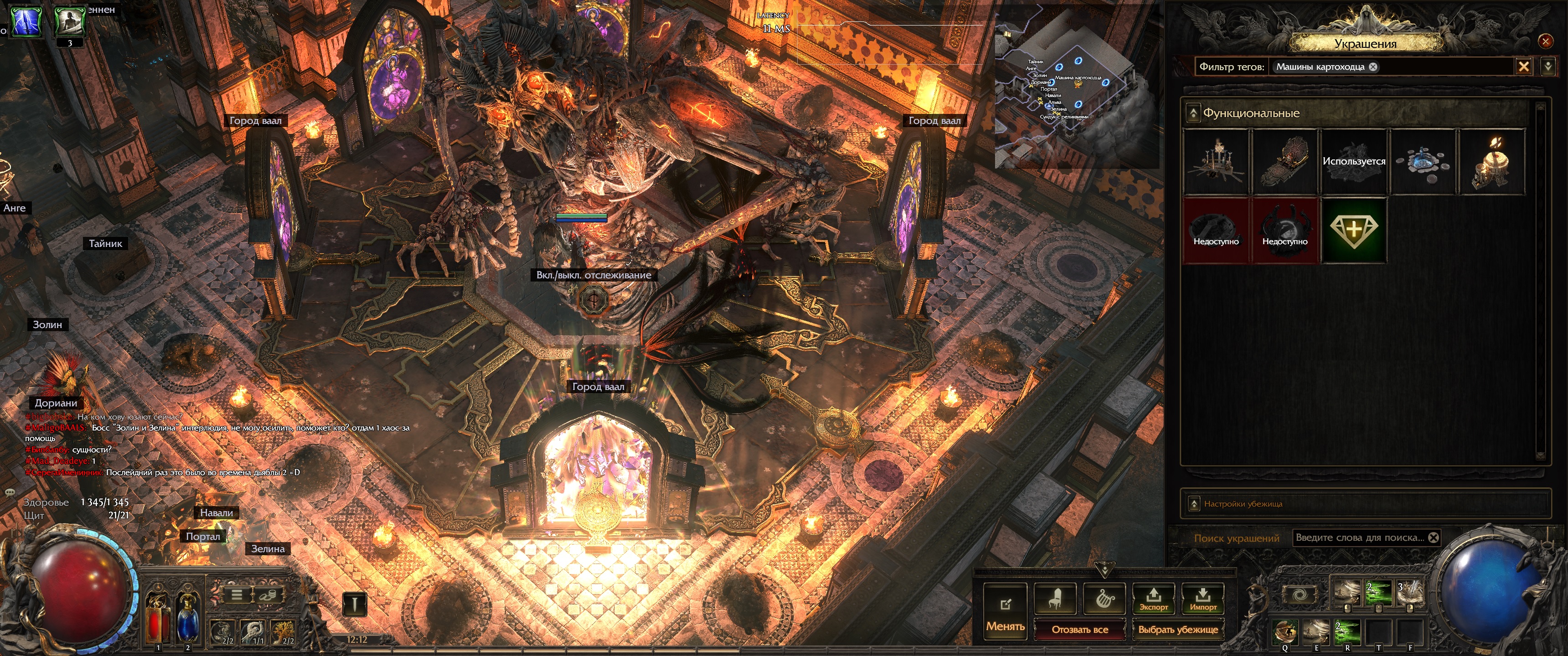The height and width of the screenshot is (656, 1568).
Task: Close the Украшения decorations panel
Action: (1545, 41)
